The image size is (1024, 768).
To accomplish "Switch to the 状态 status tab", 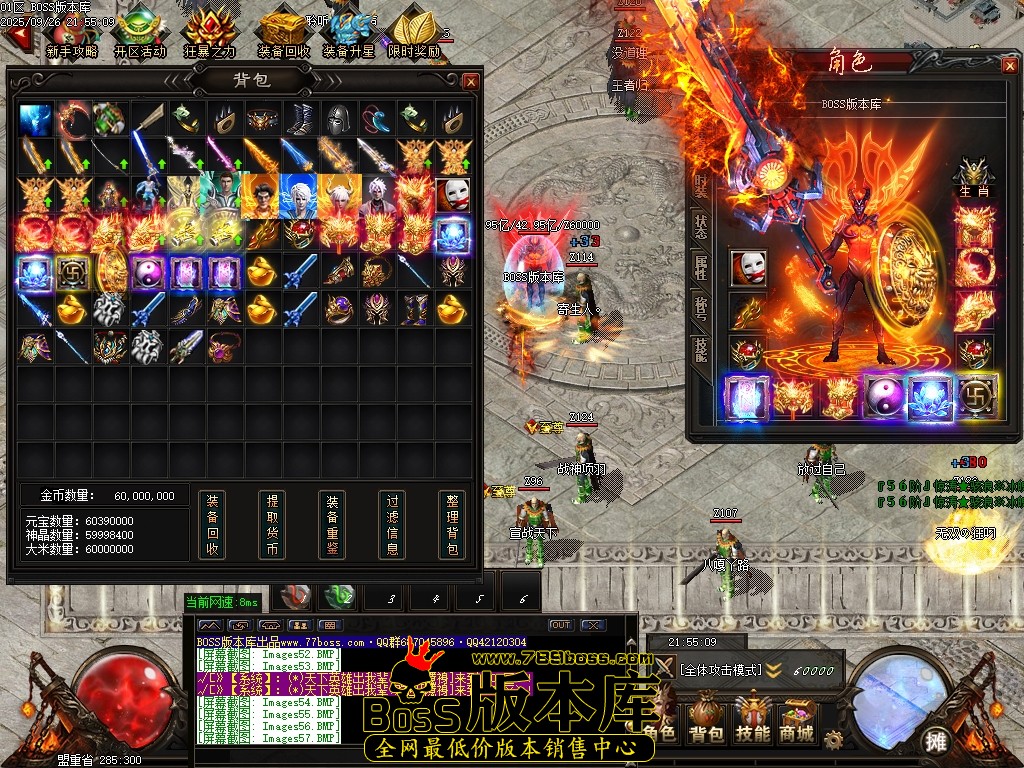I will click(701, 226).
